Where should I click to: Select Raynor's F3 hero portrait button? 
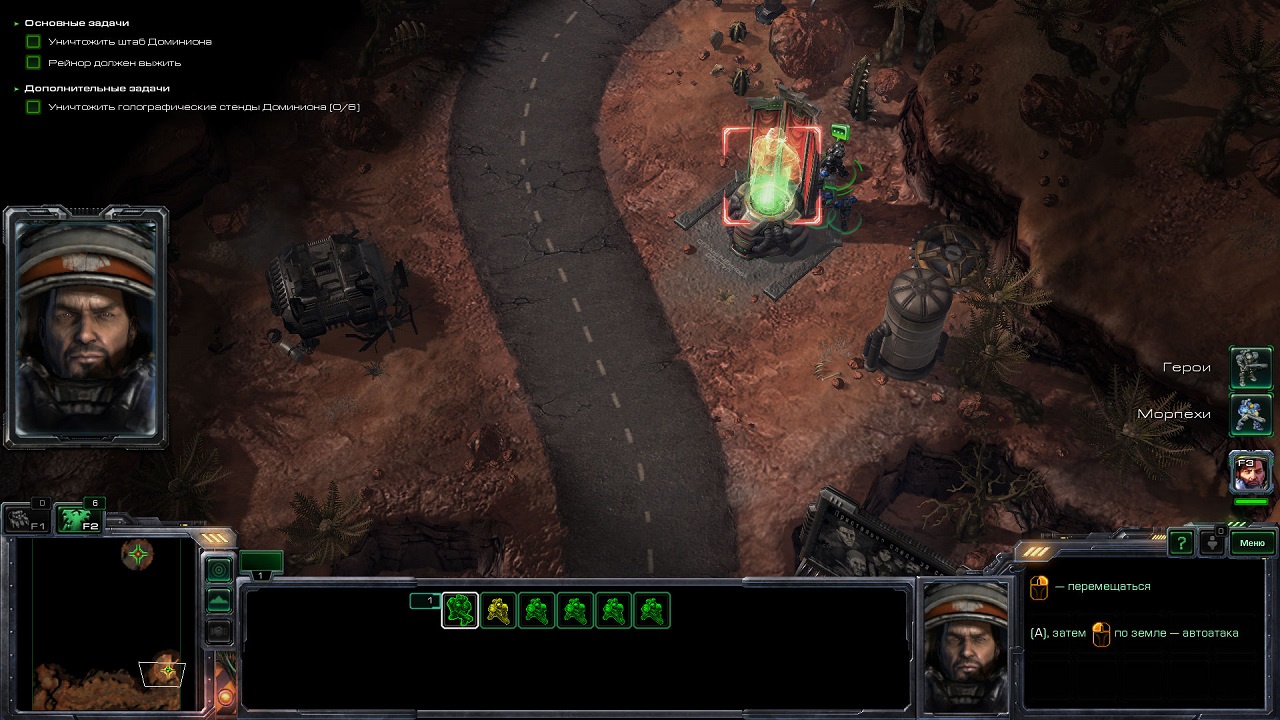(x=1251, y=471)
